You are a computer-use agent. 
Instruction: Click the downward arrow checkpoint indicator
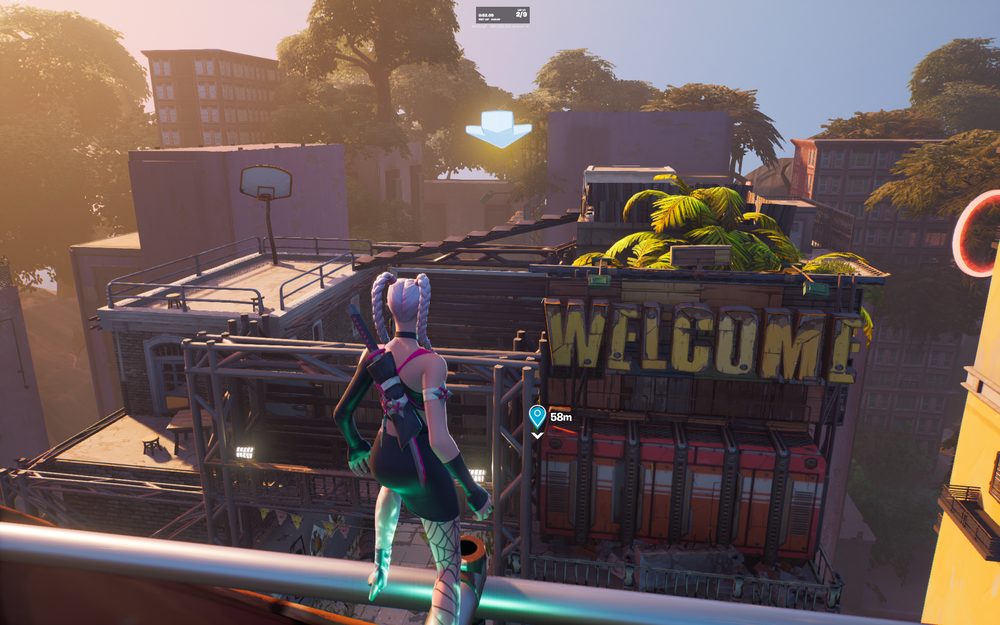click(x=498, y=129)
